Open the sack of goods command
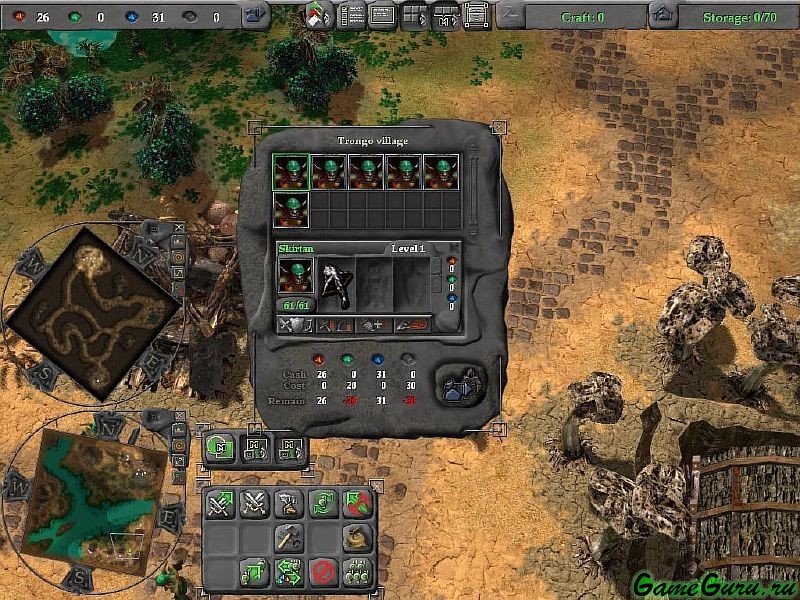This screenshot has width=800, height=600. coord(357,538)
